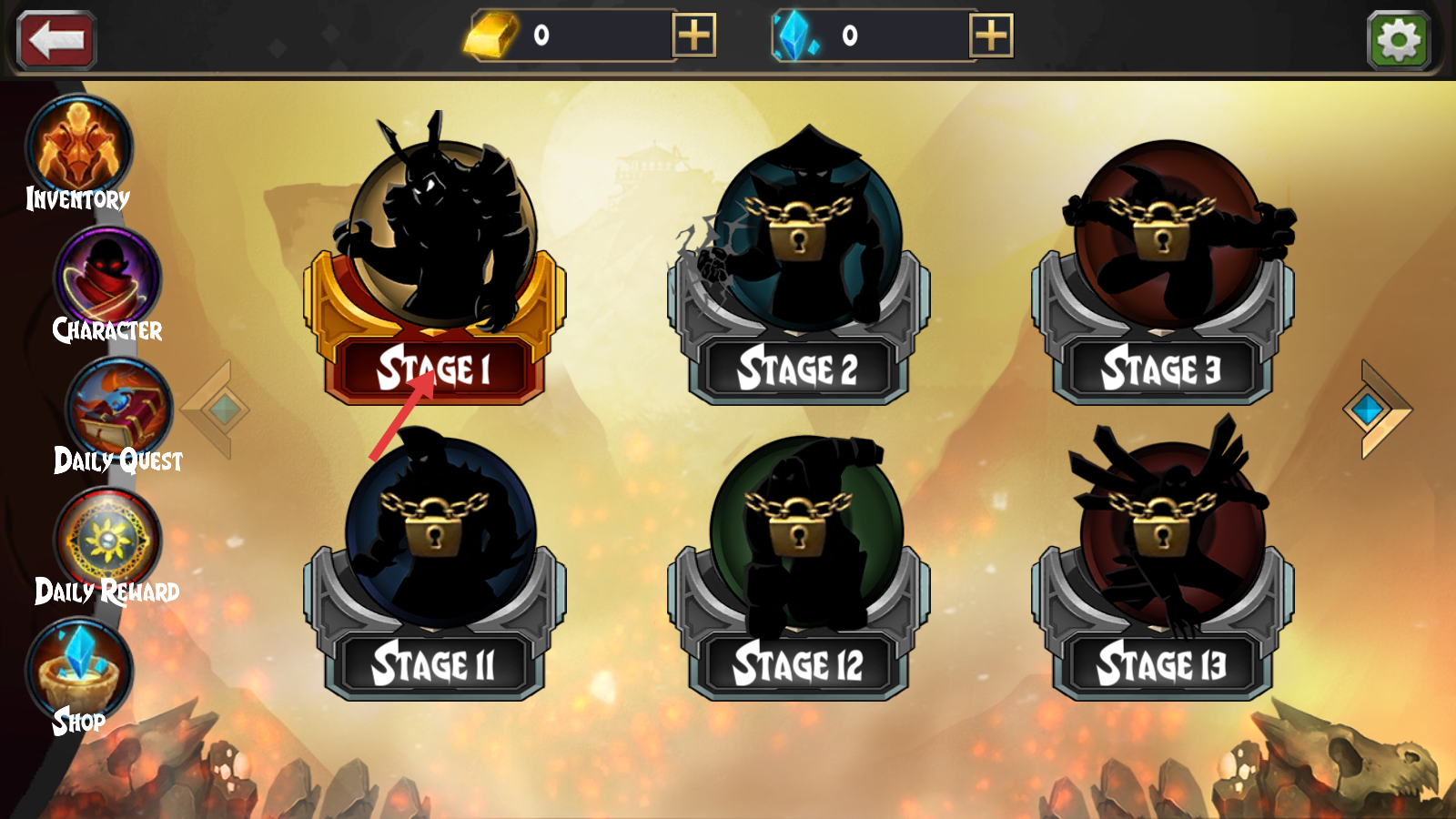Open the Character screen
The image size is (1456, 819).
coord(107,284)
